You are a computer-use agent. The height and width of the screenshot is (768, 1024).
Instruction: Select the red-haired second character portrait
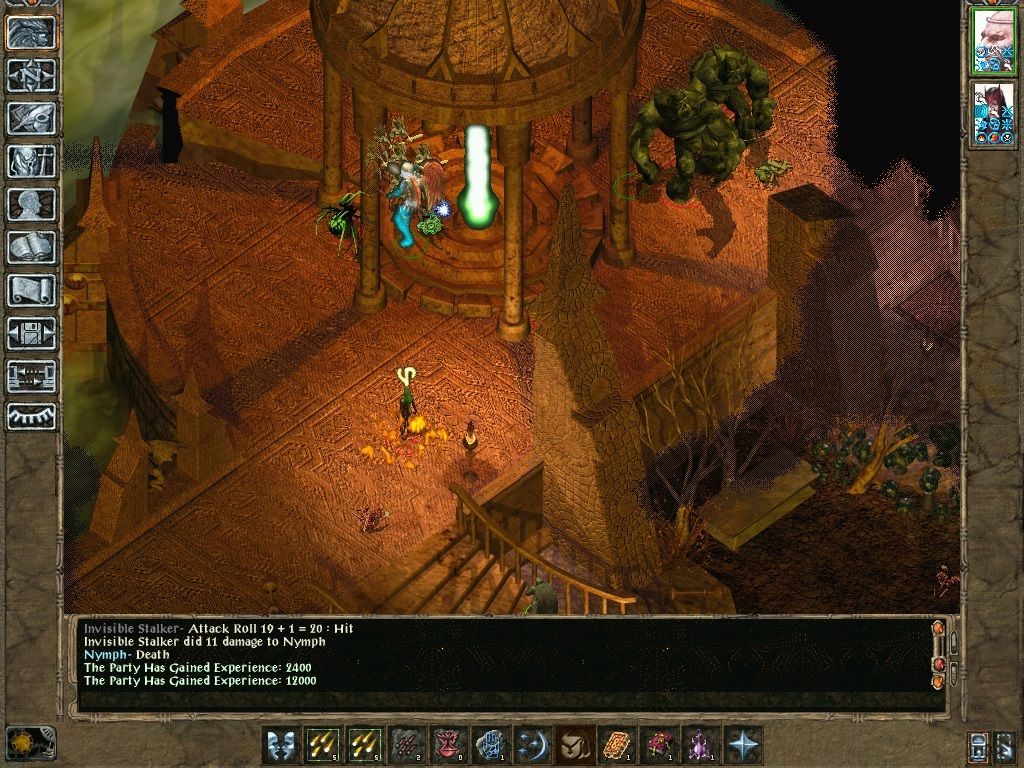994,114
